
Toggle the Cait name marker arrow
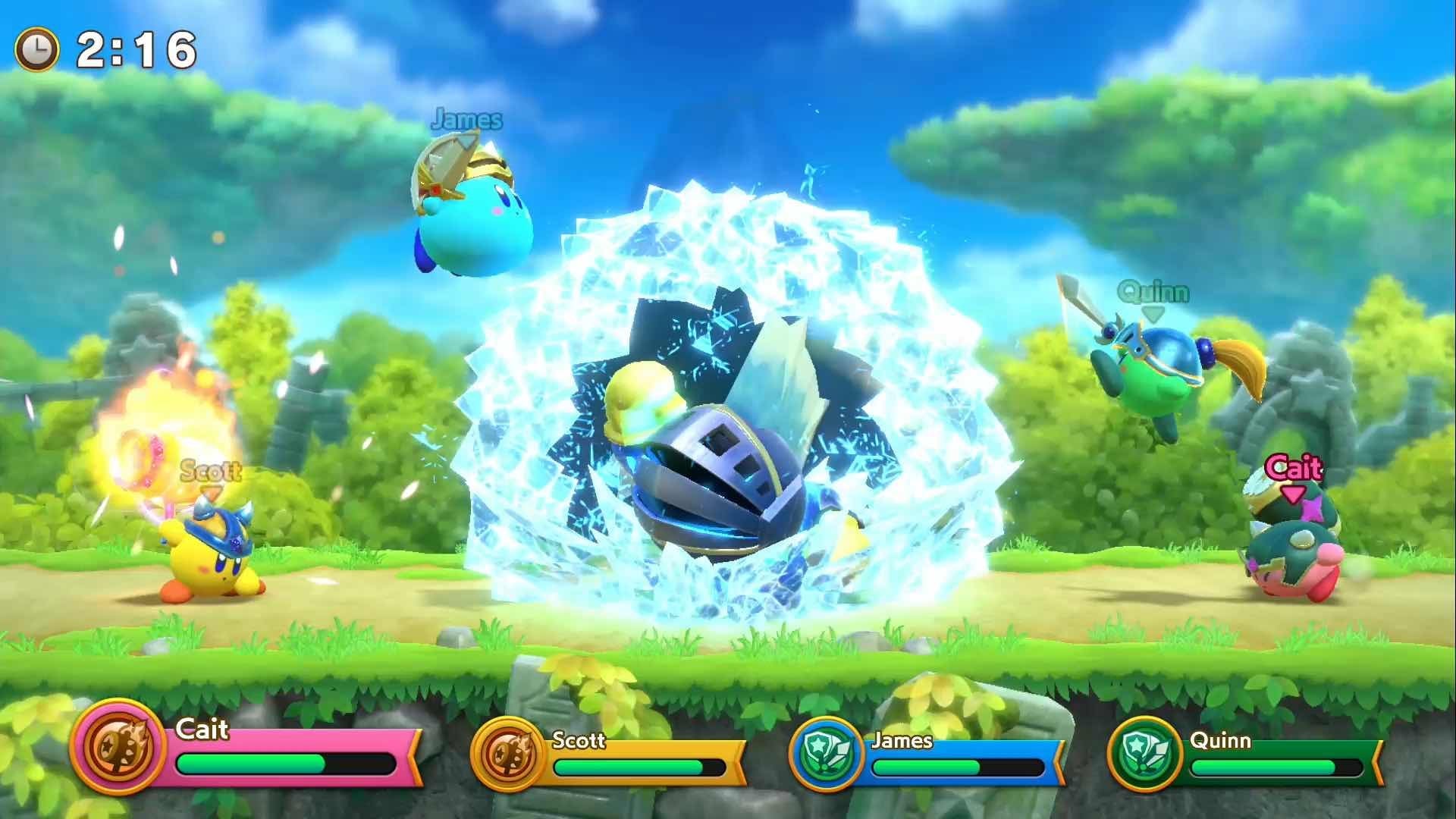point(1294,495)
